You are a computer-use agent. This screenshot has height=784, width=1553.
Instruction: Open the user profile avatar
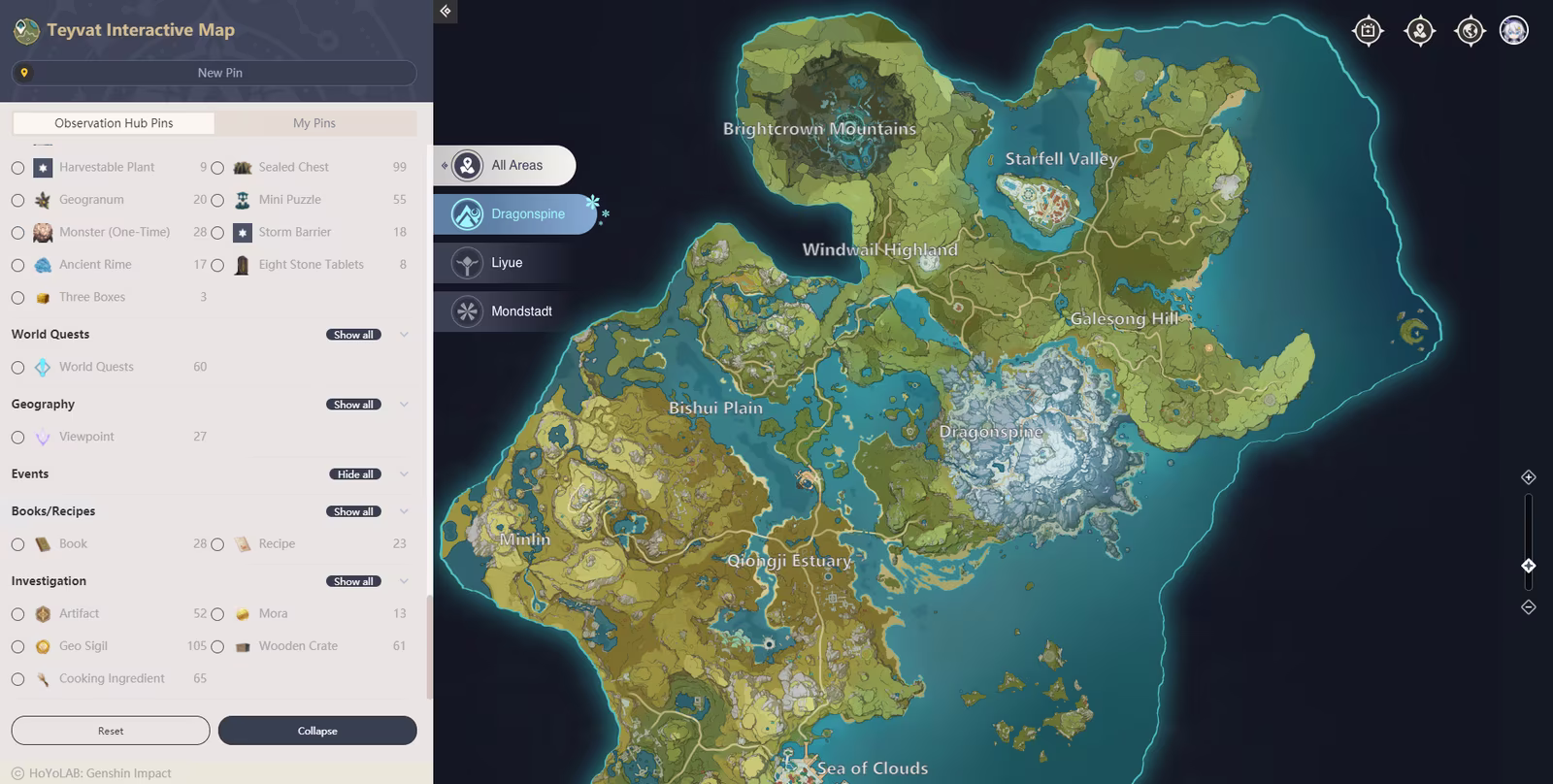1514,31
